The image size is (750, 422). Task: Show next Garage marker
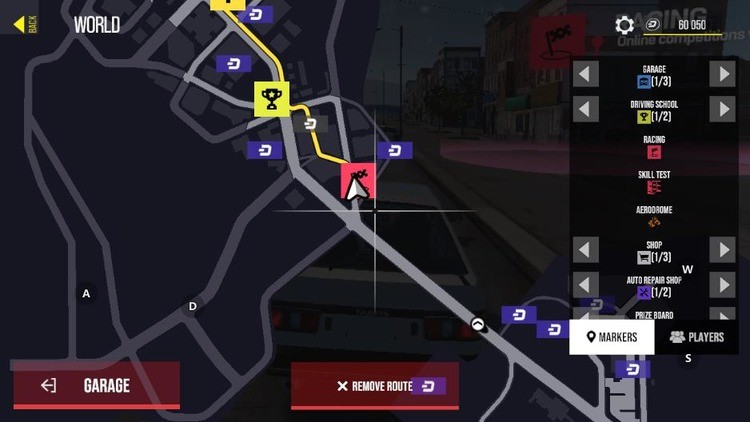pos(723,74)
